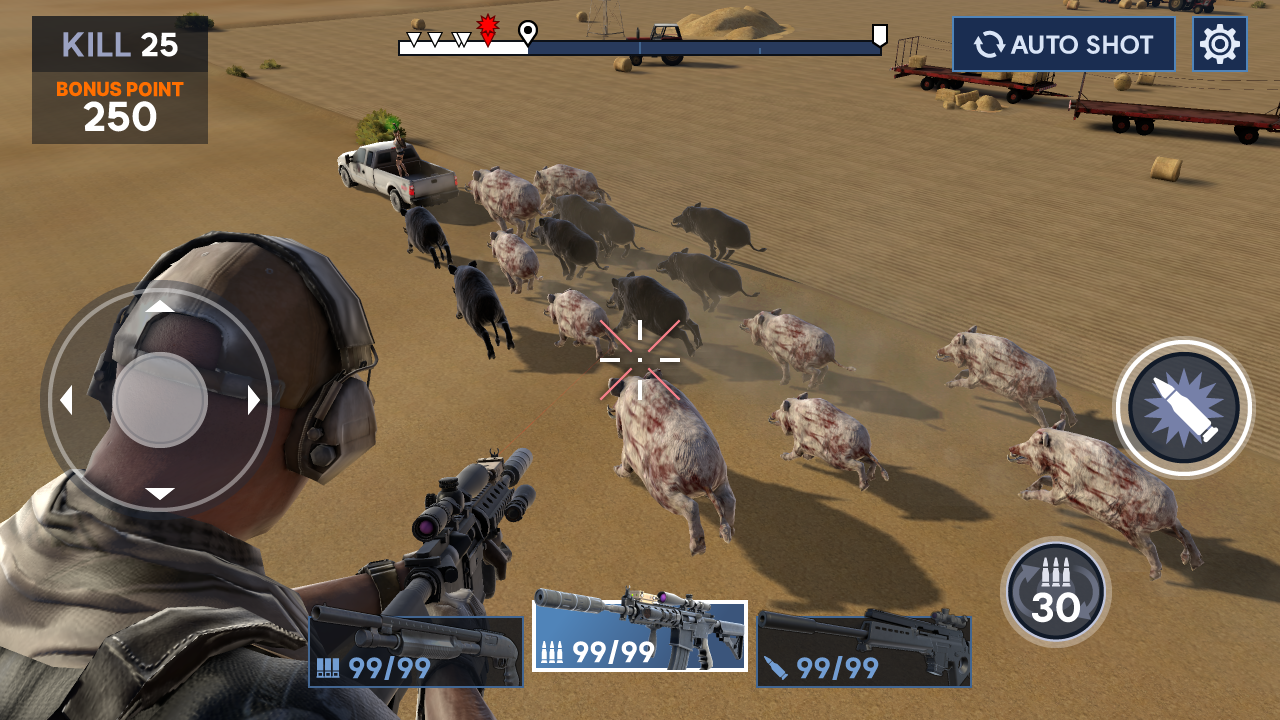Image resolution: width=1280 pixels, height=720 pixels.
Task: Tap the left arrow of the joystick pad
Action: (68, 400)
